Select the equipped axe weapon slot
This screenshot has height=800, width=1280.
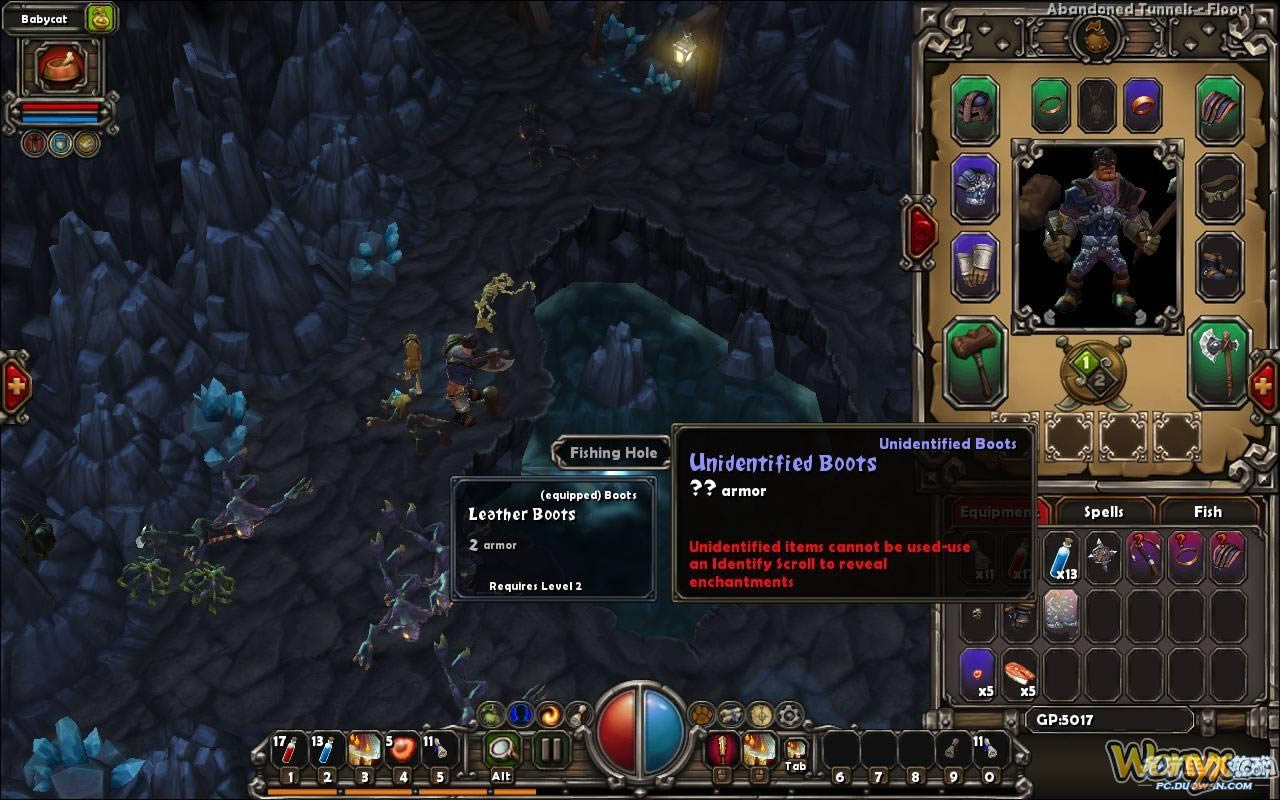(1219, 361)
